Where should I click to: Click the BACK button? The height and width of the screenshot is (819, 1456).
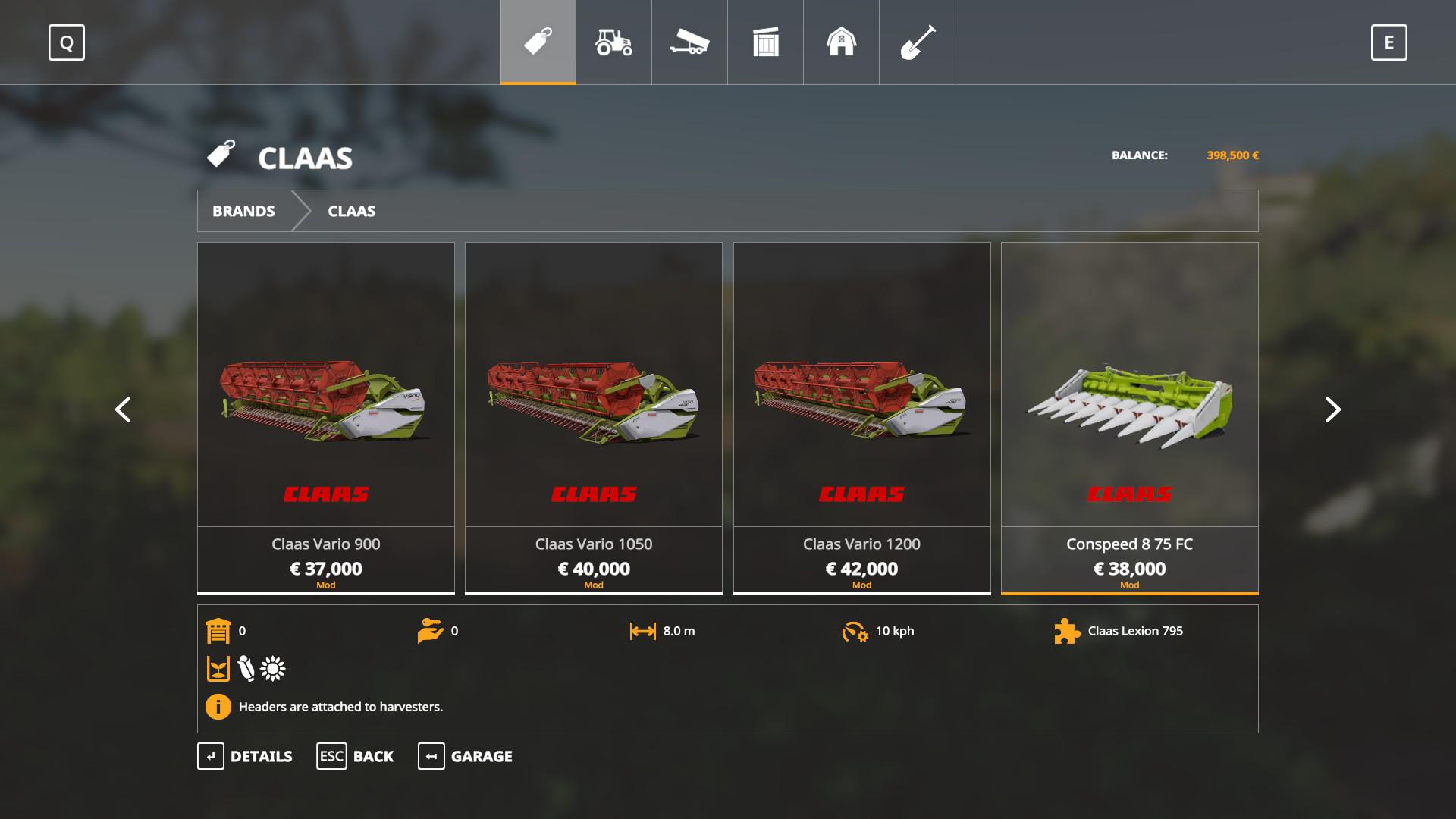coord(355,756)
